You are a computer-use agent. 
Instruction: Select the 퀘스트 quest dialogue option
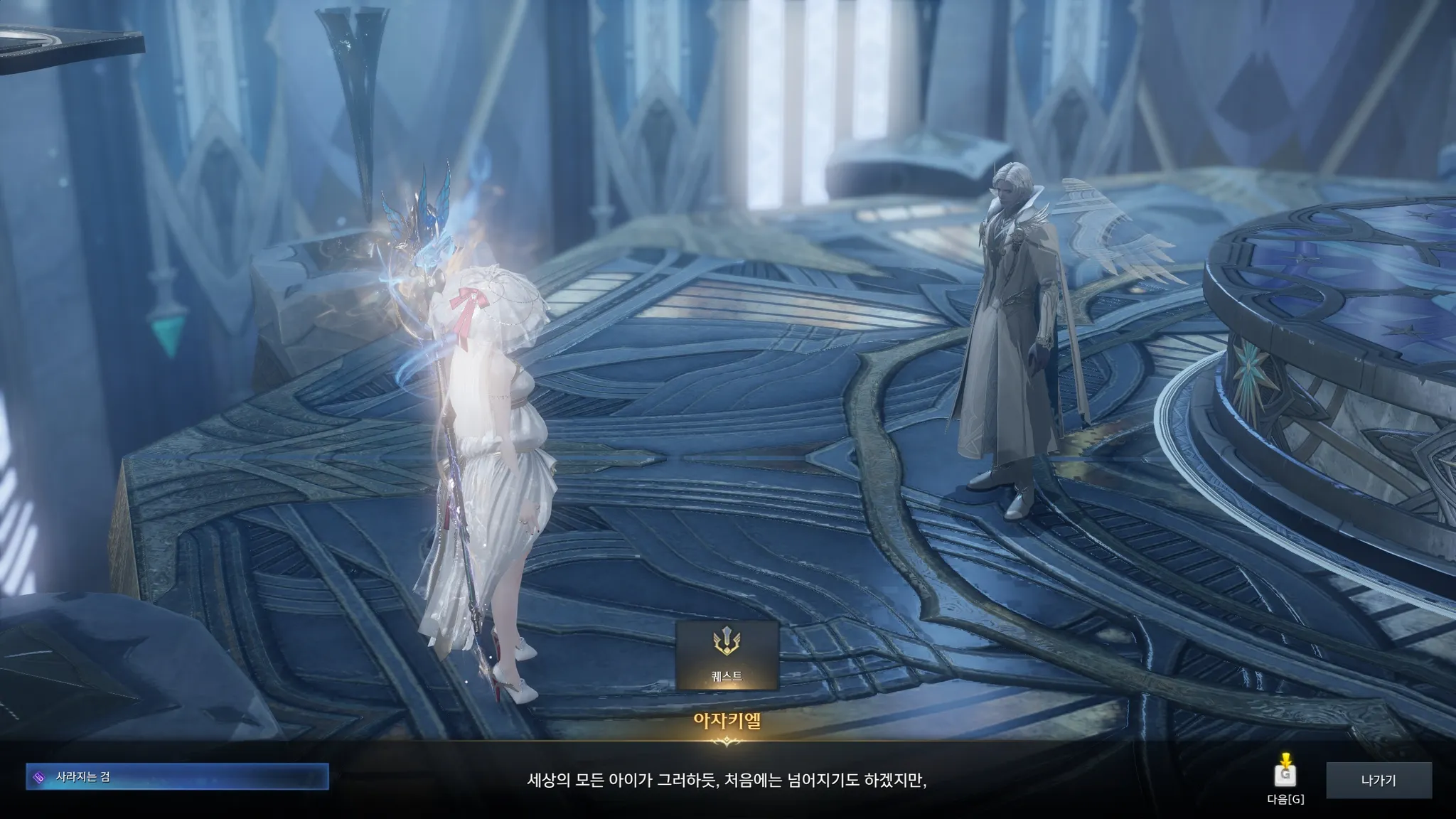click(x=727, y=655)
